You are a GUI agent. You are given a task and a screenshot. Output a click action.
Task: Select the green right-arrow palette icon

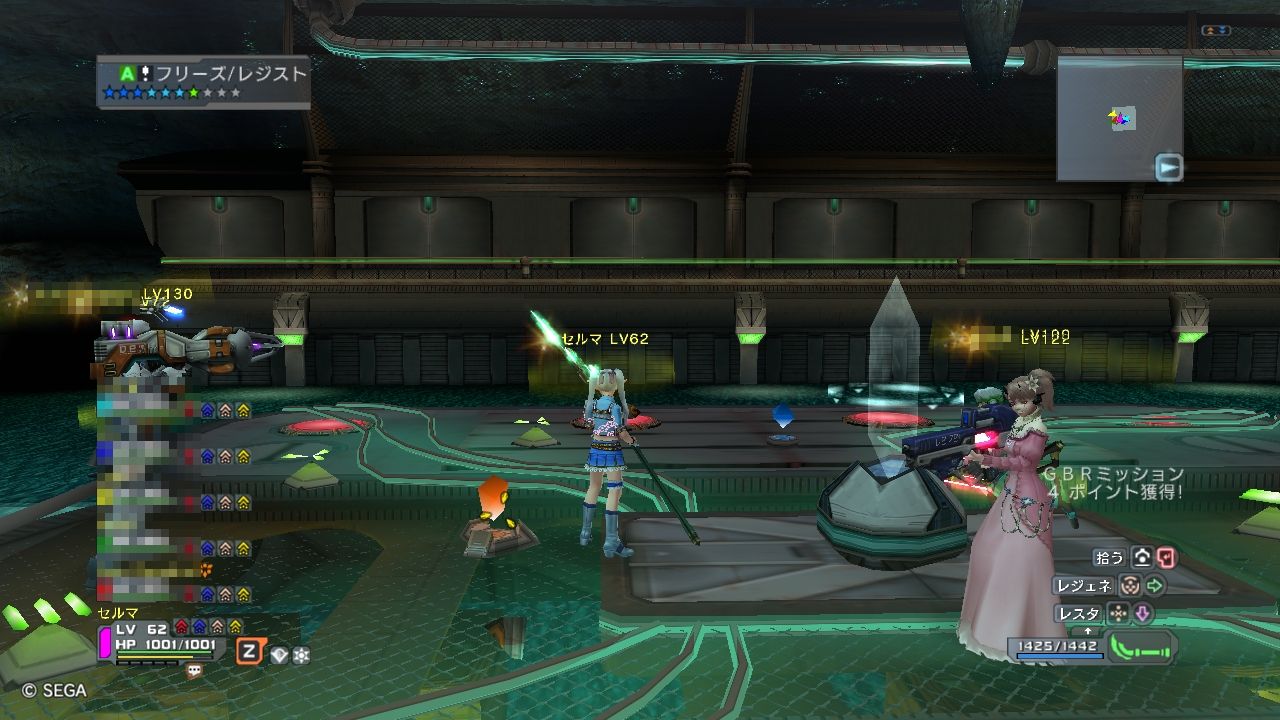coord(1155,586)
